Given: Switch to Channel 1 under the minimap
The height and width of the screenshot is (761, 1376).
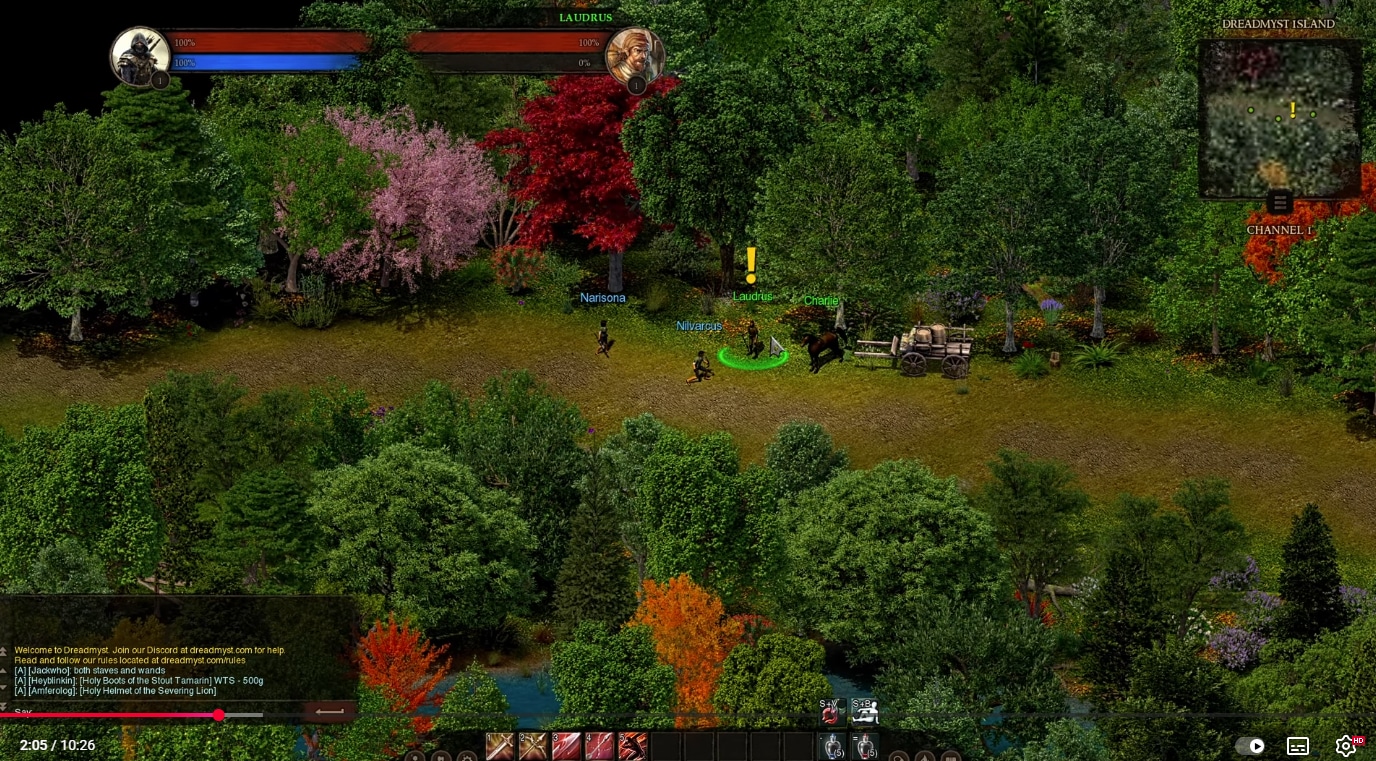Looking at the screenshot, I should 1280,229.
